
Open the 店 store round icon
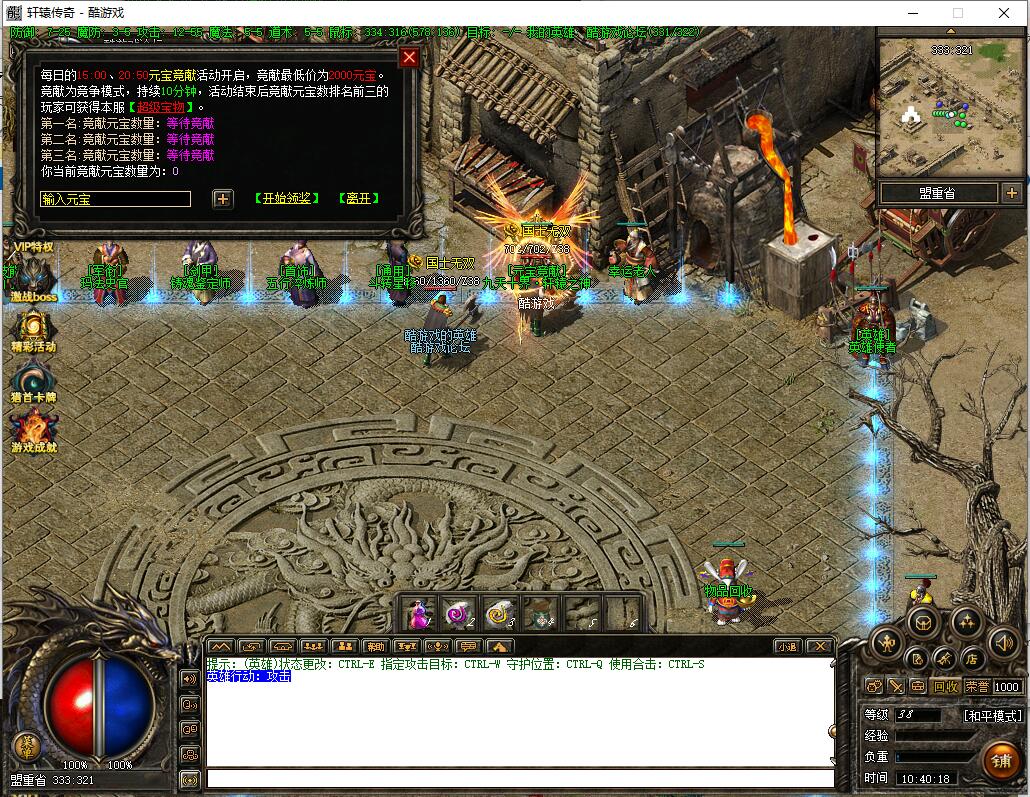[971, 658]
